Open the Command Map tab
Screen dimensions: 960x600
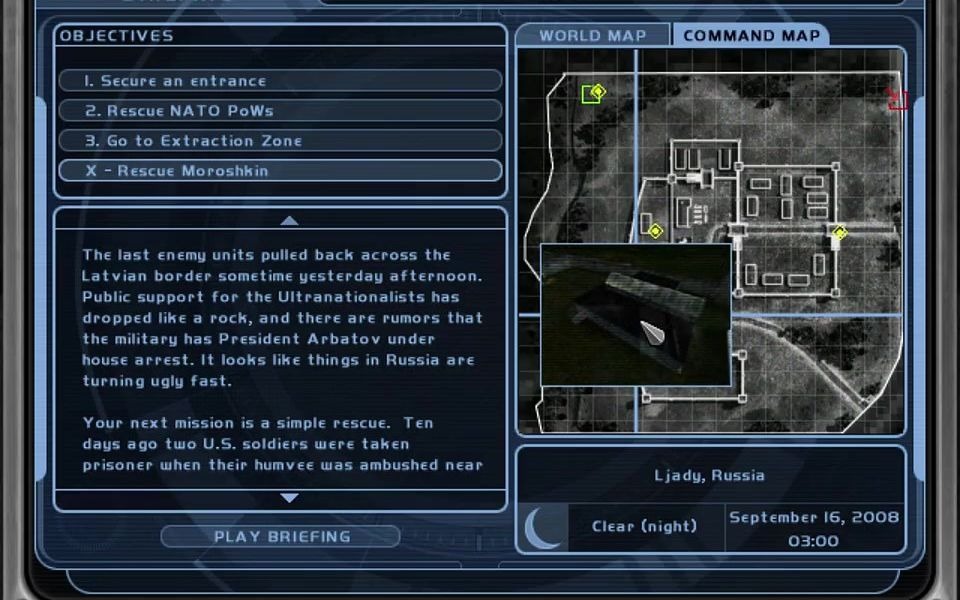click(x=751, y=36)
